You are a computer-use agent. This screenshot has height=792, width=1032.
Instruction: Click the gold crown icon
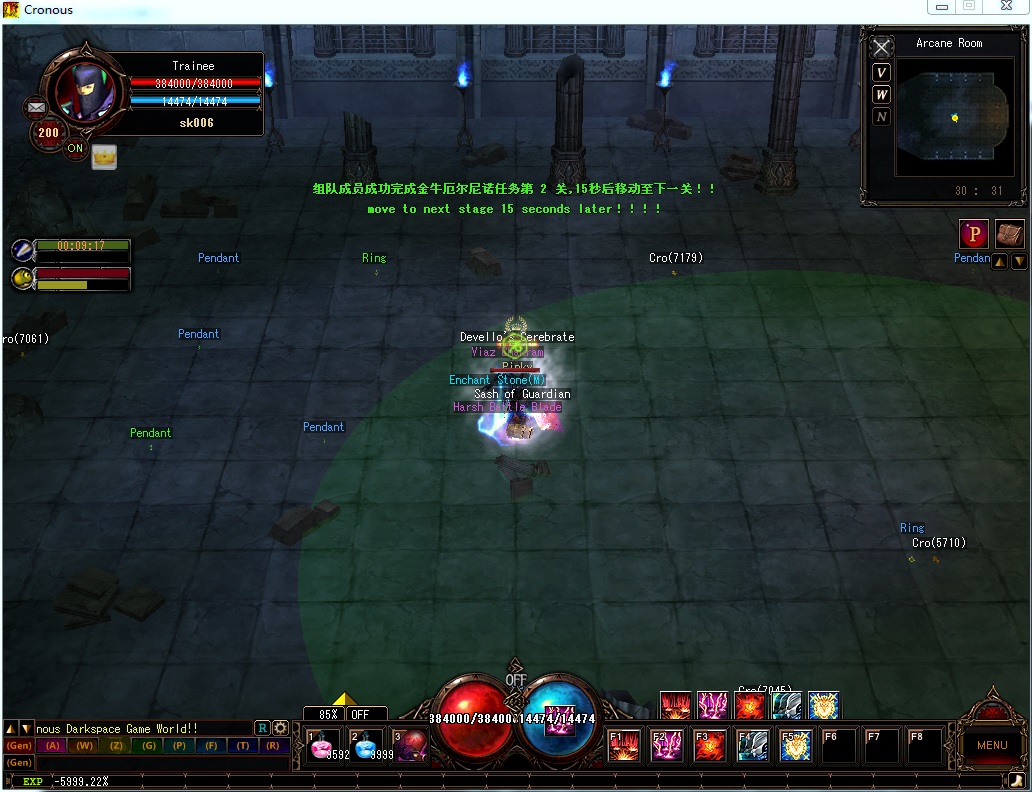click(x=104, y=156)
